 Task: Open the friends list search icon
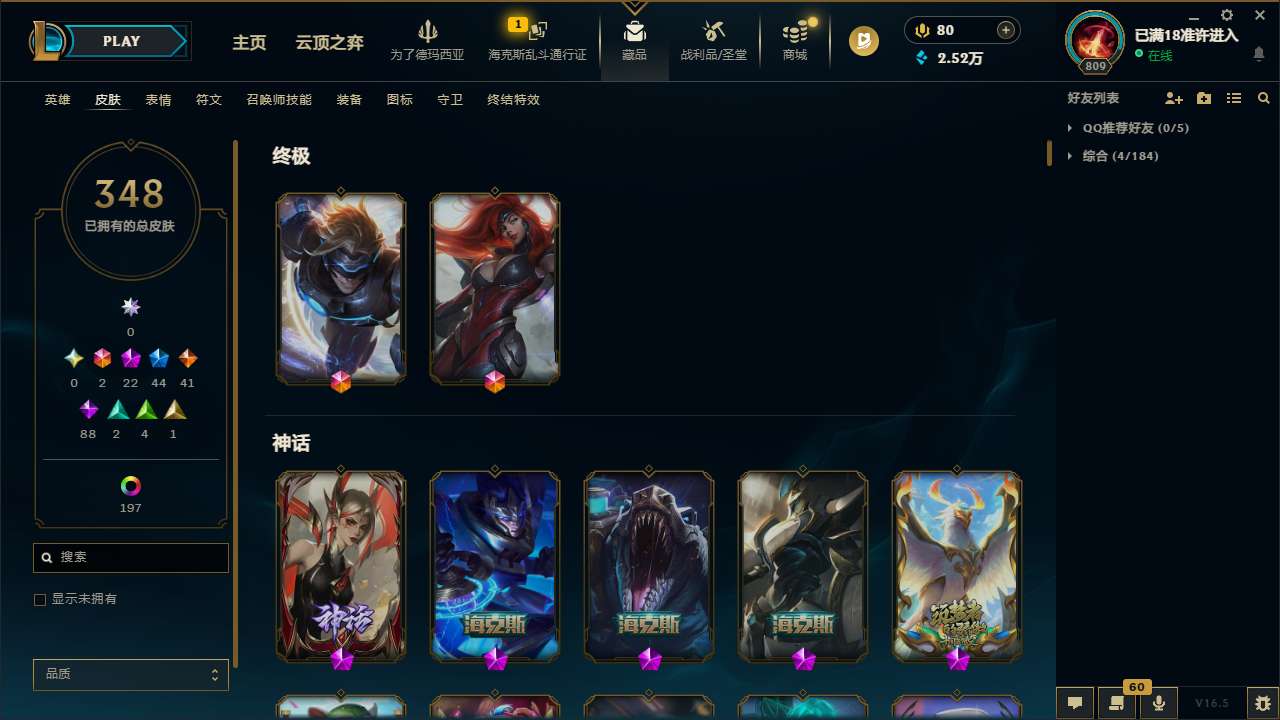coord(1263,98)
